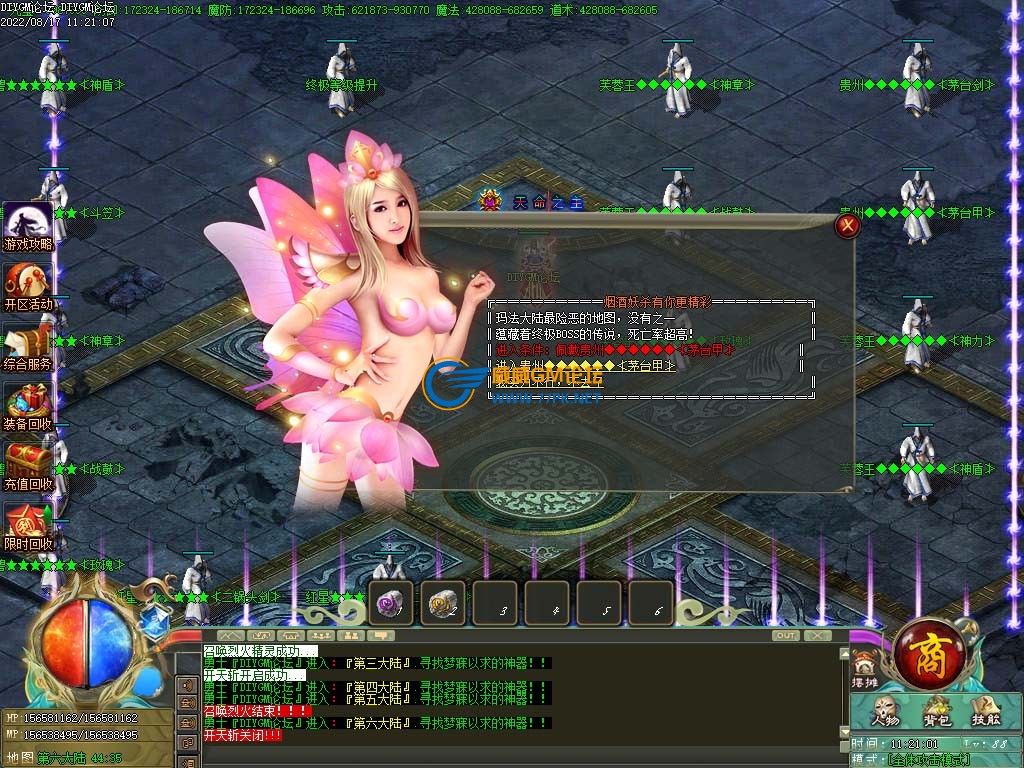Open the 开区活动 events menu

click(x=28, y=286)
